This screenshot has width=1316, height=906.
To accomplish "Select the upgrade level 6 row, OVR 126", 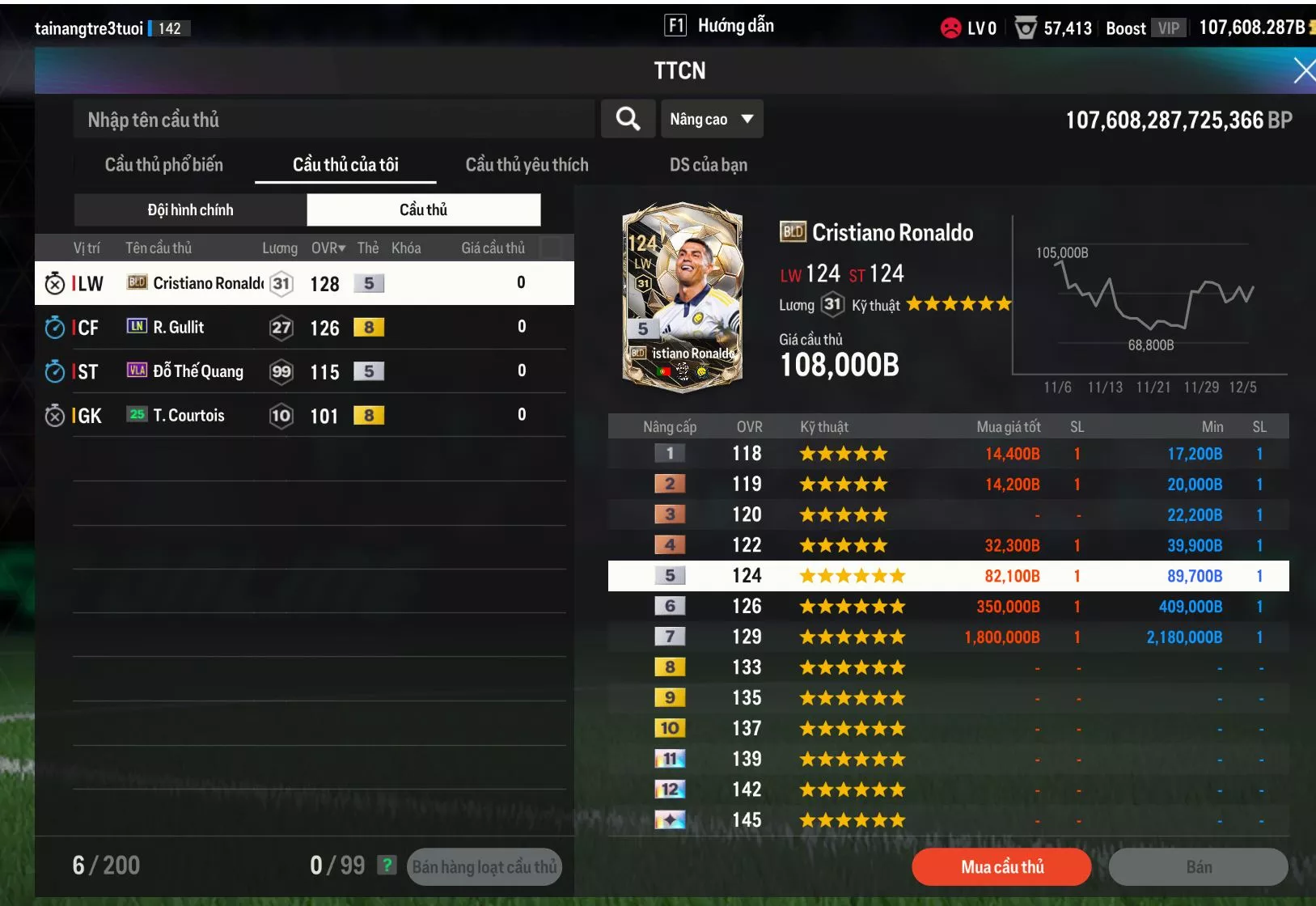I will click(x=948, y=607).
